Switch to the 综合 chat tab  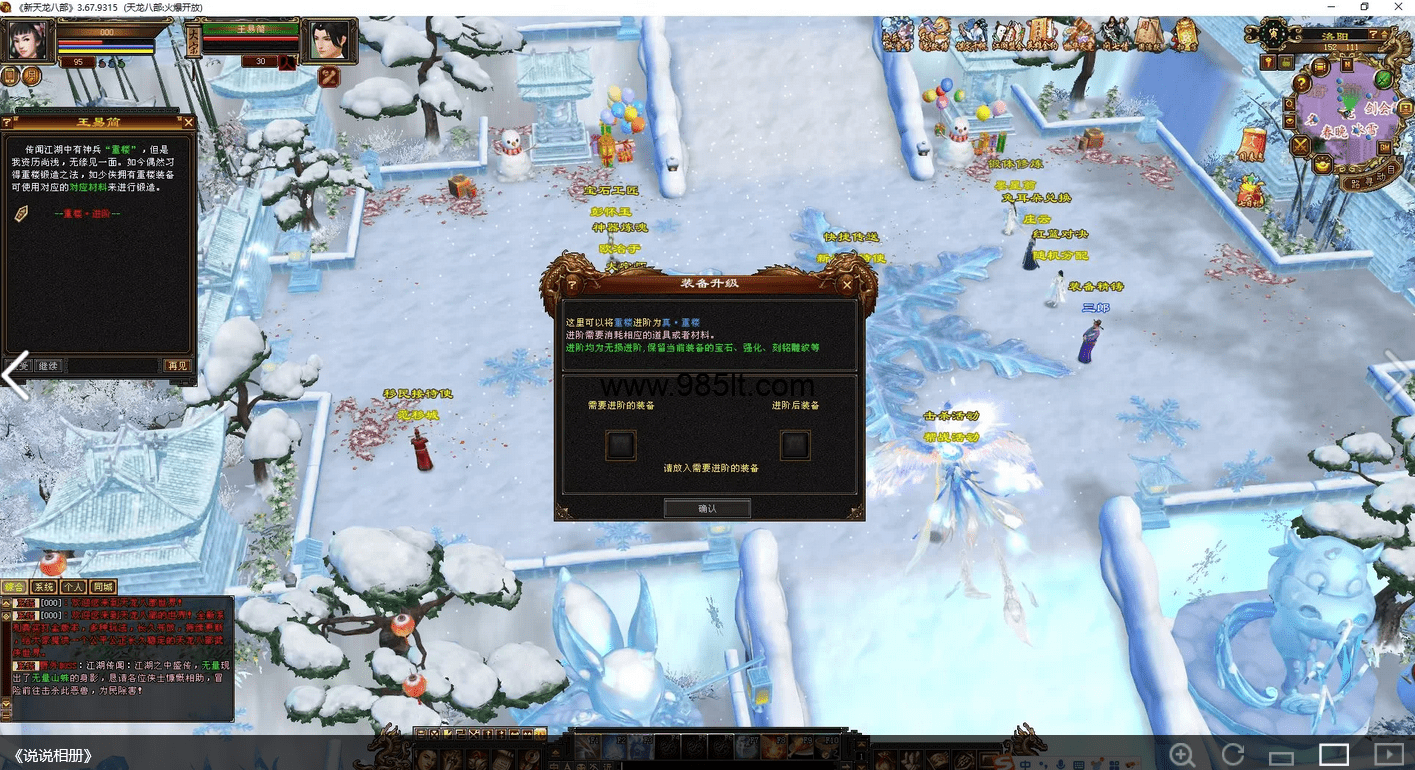pyautogui.click(x=14, y=587)
